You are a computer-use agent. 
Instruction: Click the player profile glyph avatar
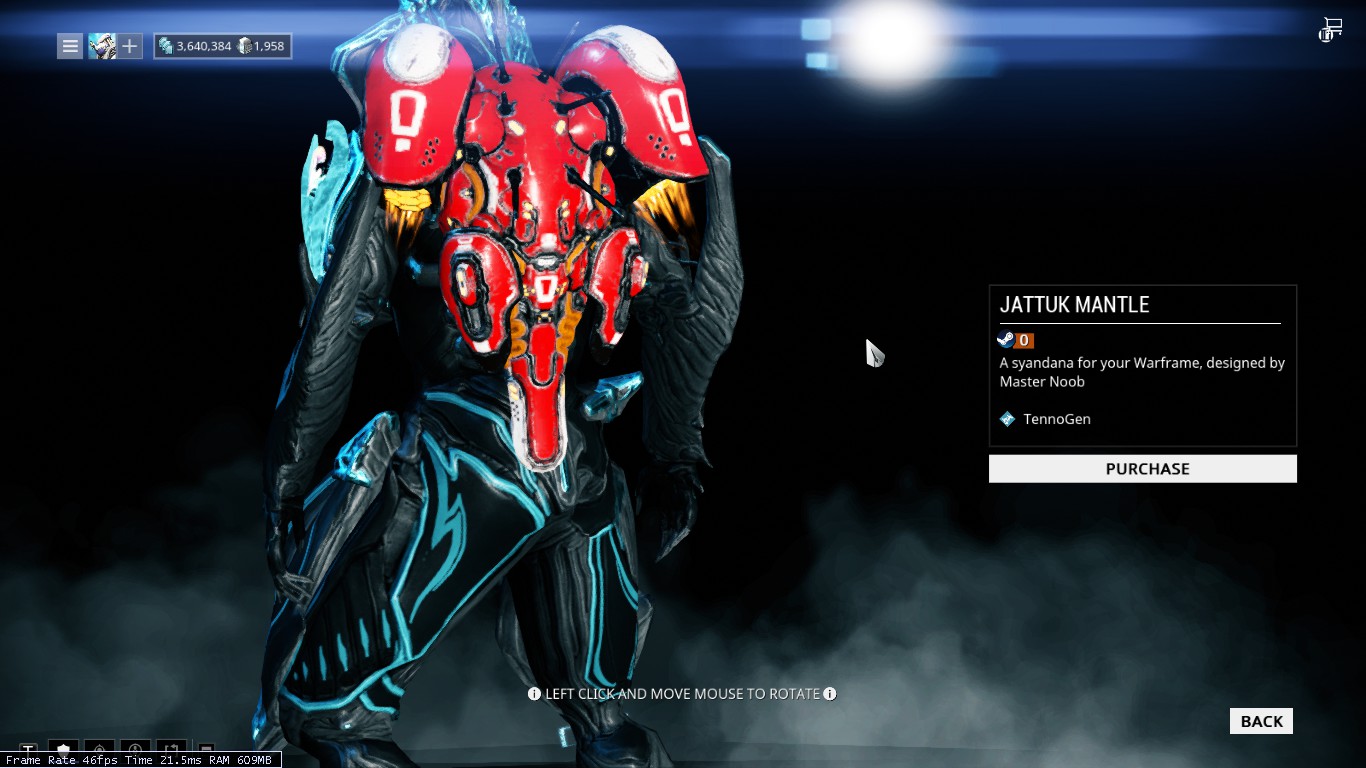[103, 46]
